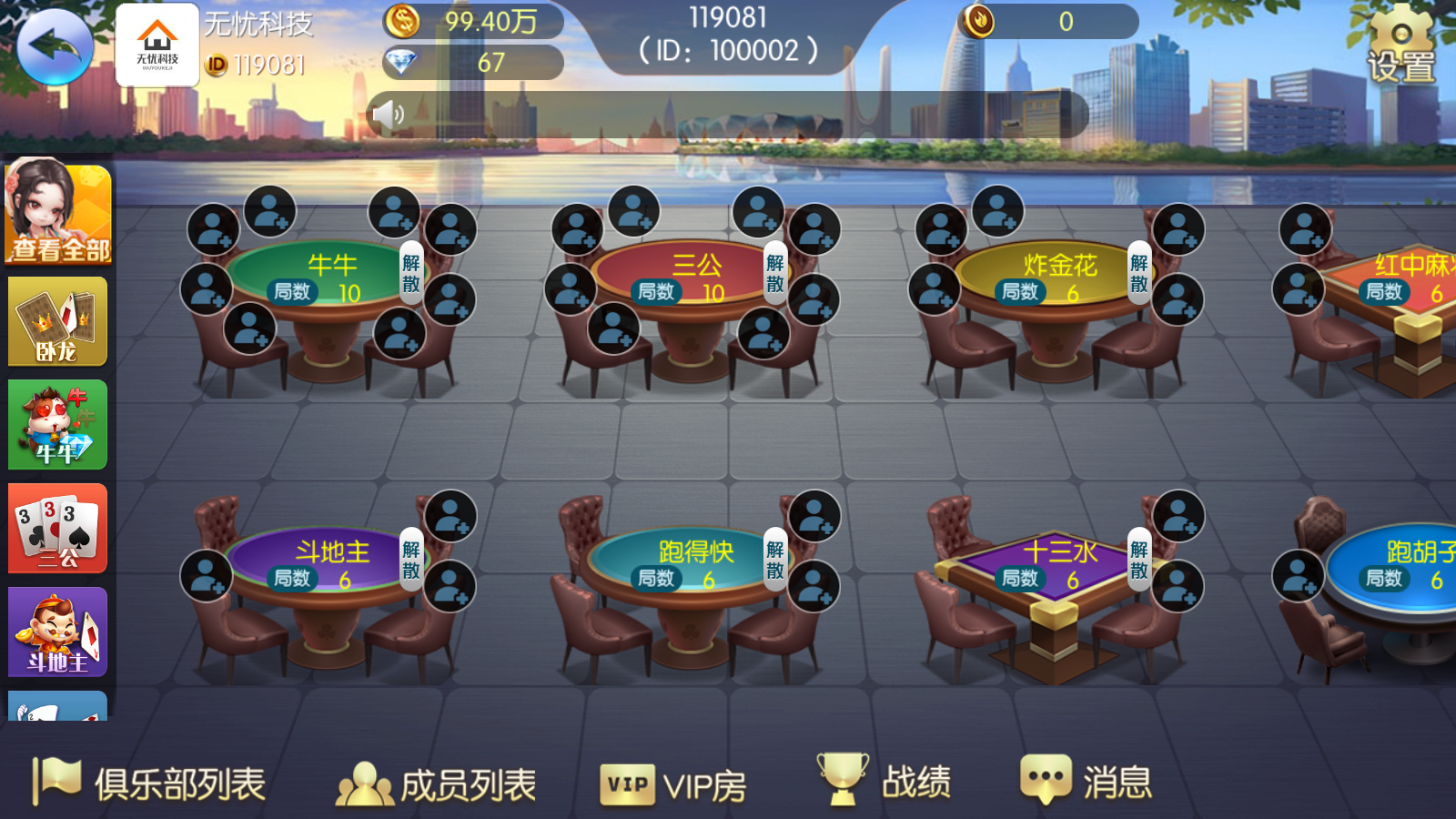Viewport: 1456px width, 819px height.
Task: Select 三公 game in the left sidebar
Action: coord(56,529)
